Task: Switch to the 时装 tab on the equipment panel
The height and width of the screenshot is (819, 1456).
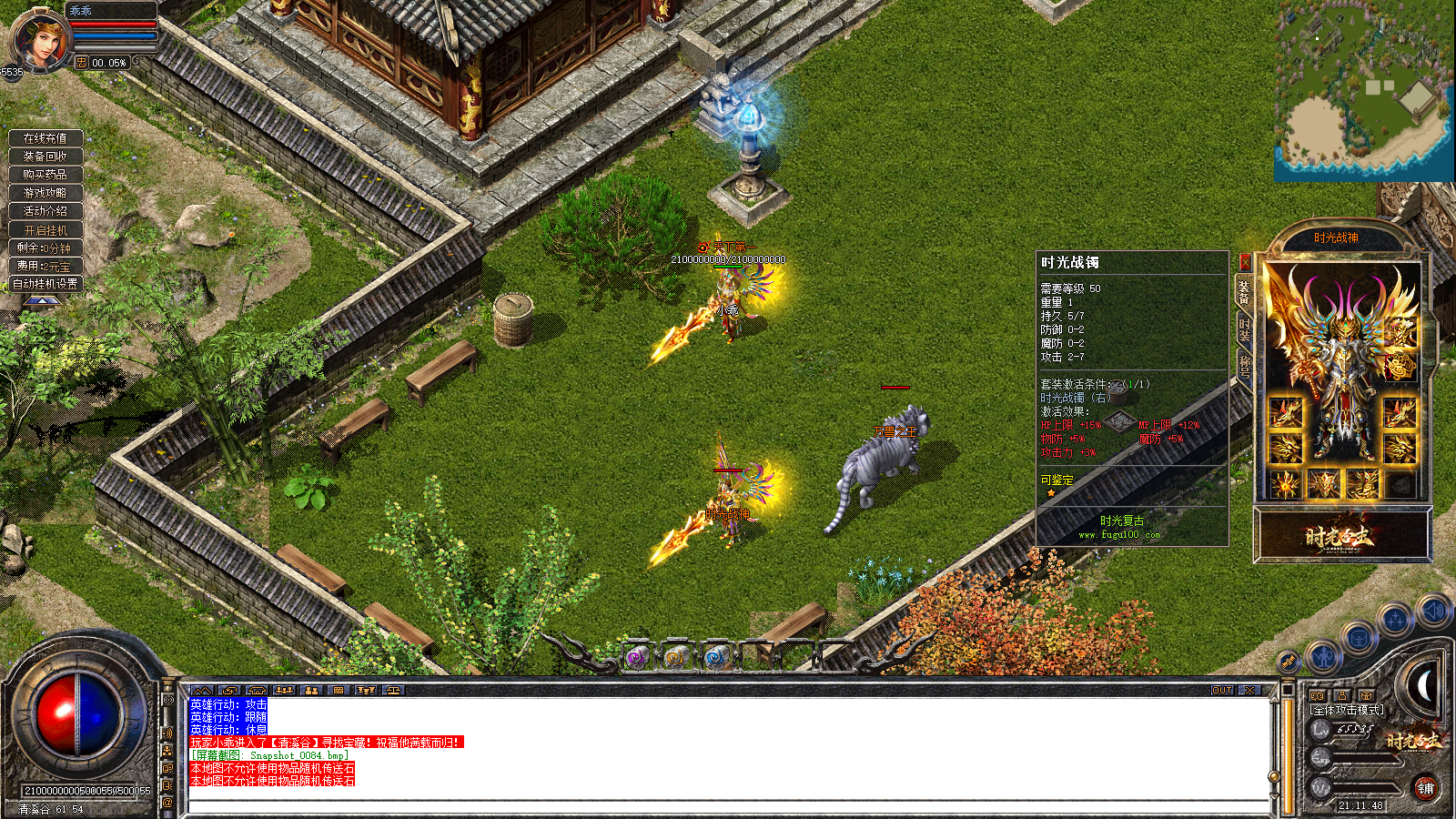Action: (1242, 329)
